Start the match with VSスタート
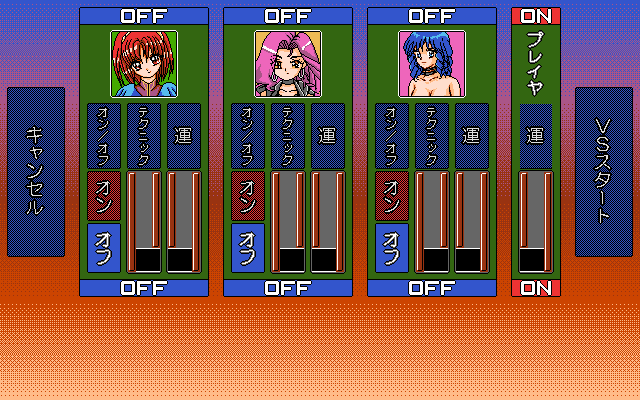This screenshot has height=400, width=640. [603, 172]
